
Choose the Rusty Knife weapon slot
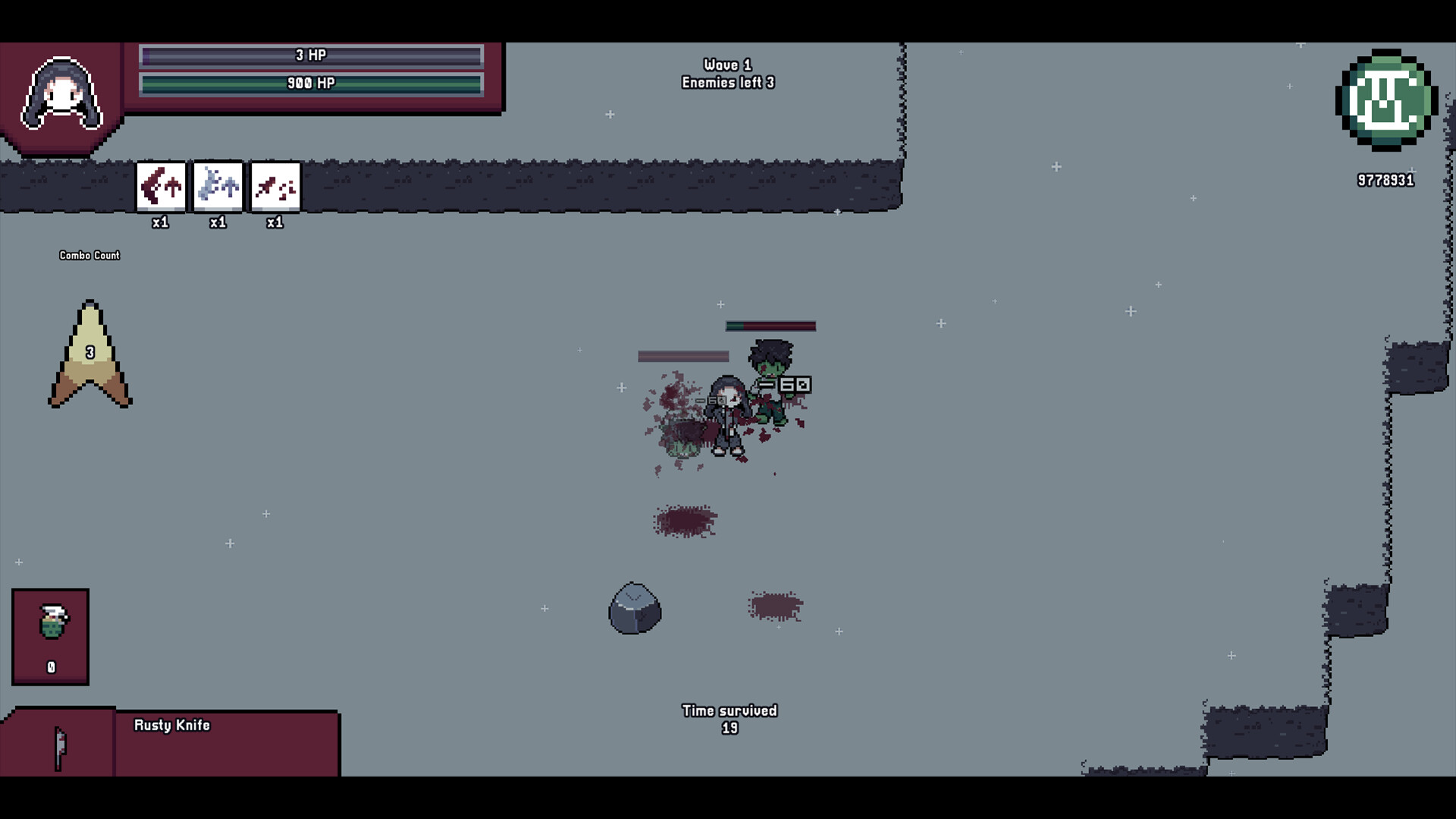[59, 745]
